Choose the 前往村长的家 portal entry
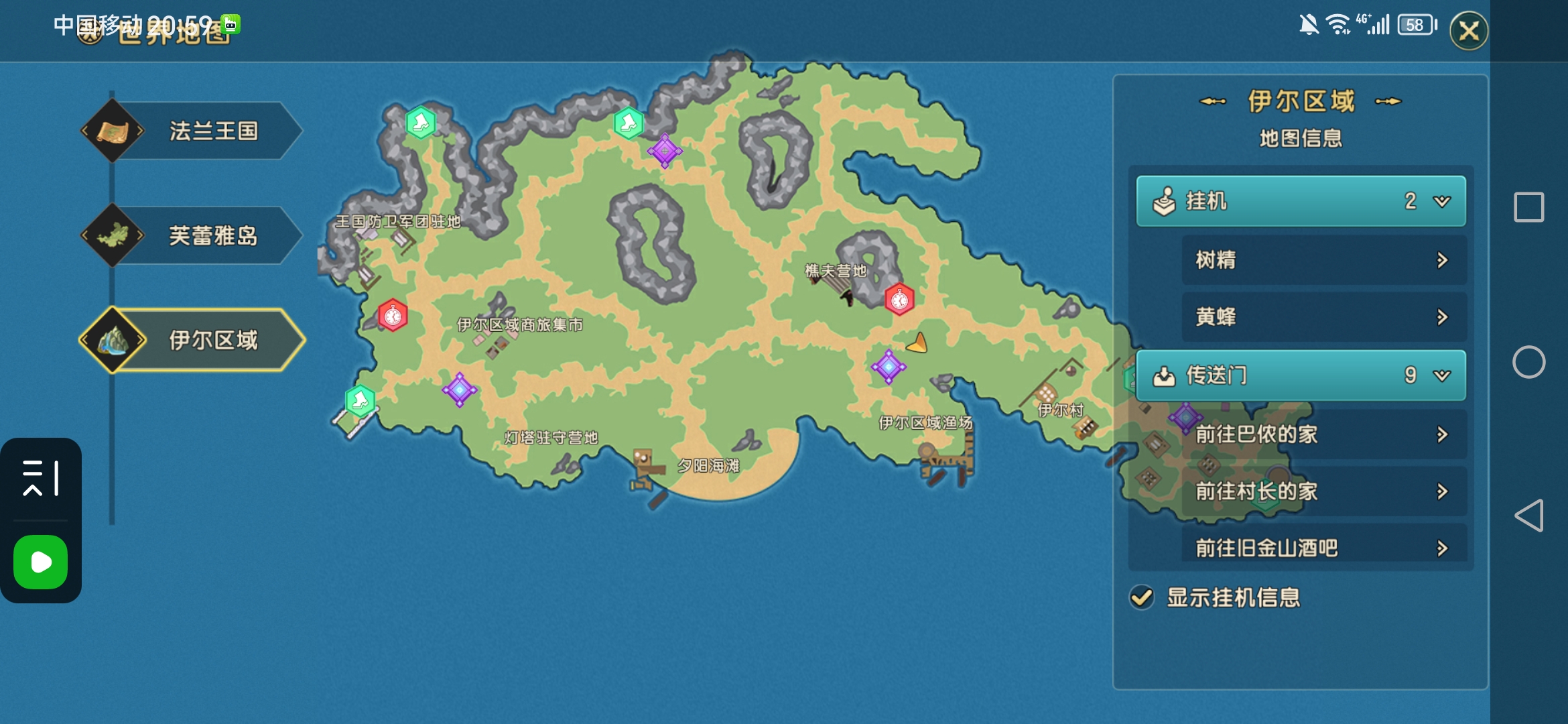This screenshot has height=724, width=1568. pos(1323,491)
